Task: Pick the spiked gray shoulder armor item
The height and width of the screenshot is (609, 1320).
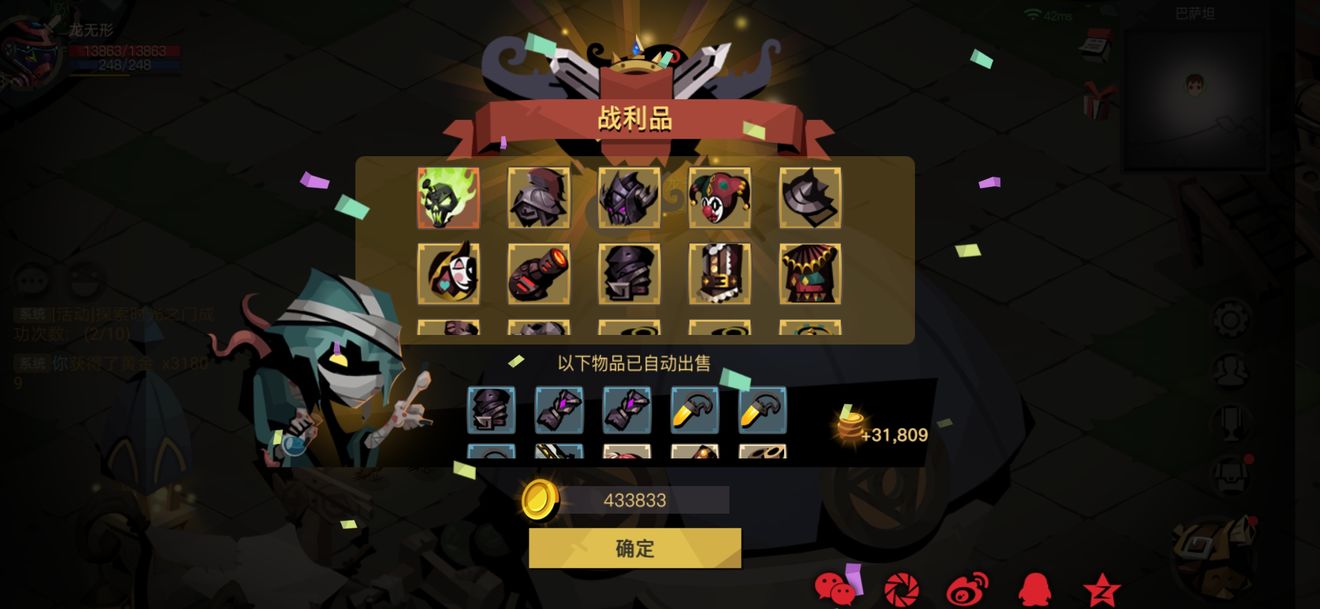Action: click(810, 198)
